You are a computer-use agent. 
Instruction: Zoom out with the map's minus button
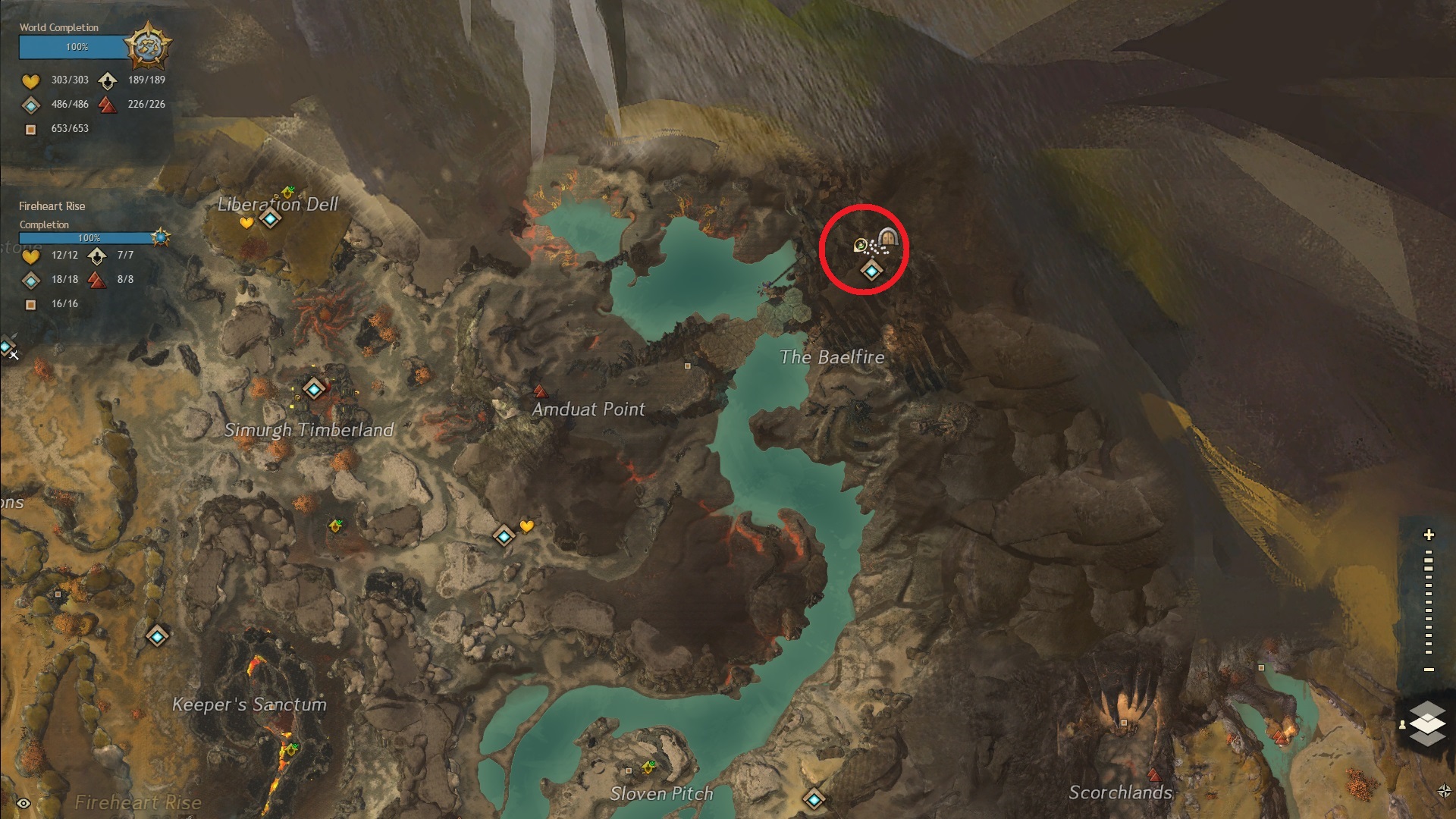pos(1429,670)
